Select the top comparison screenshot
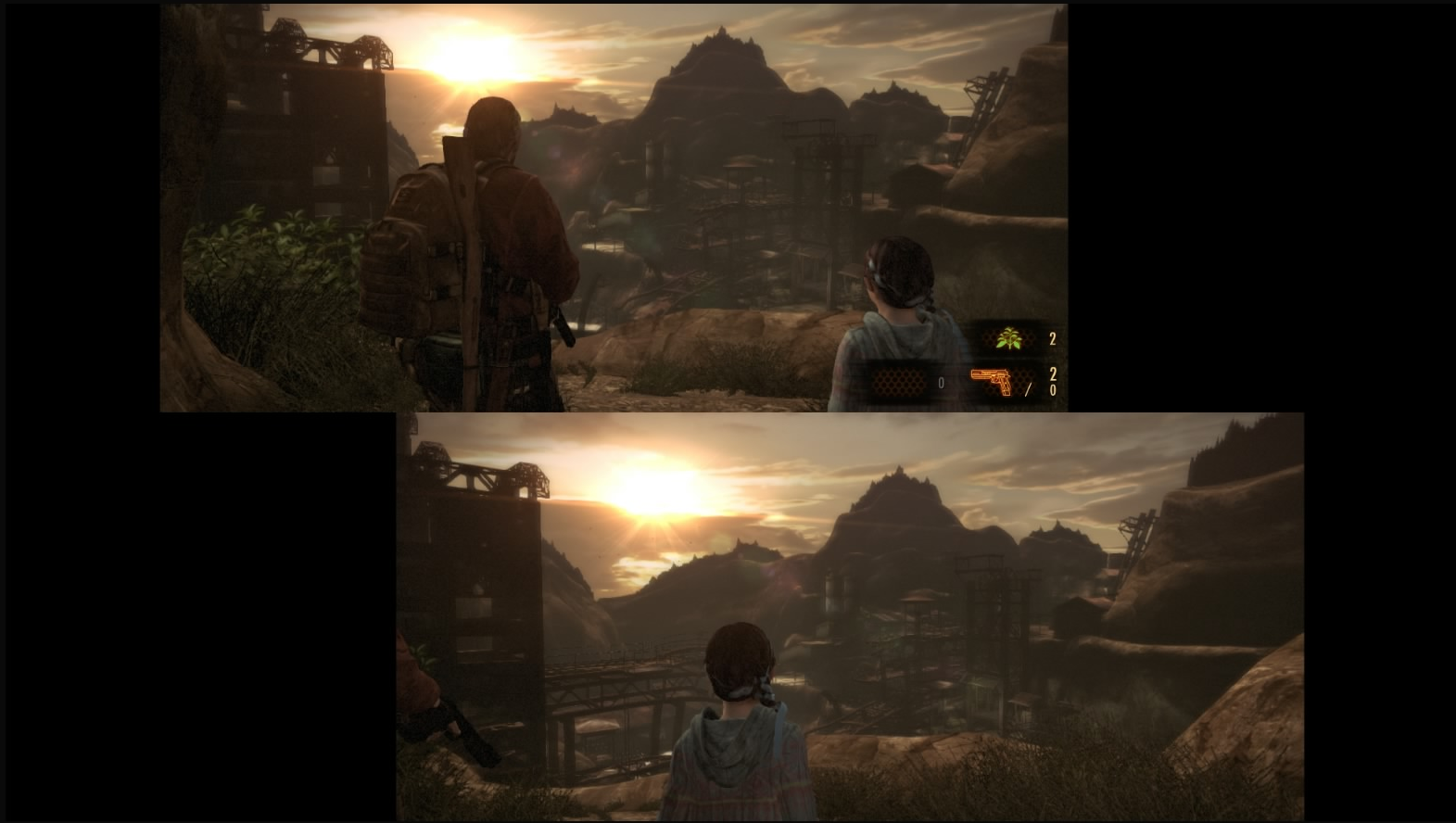 612,204
